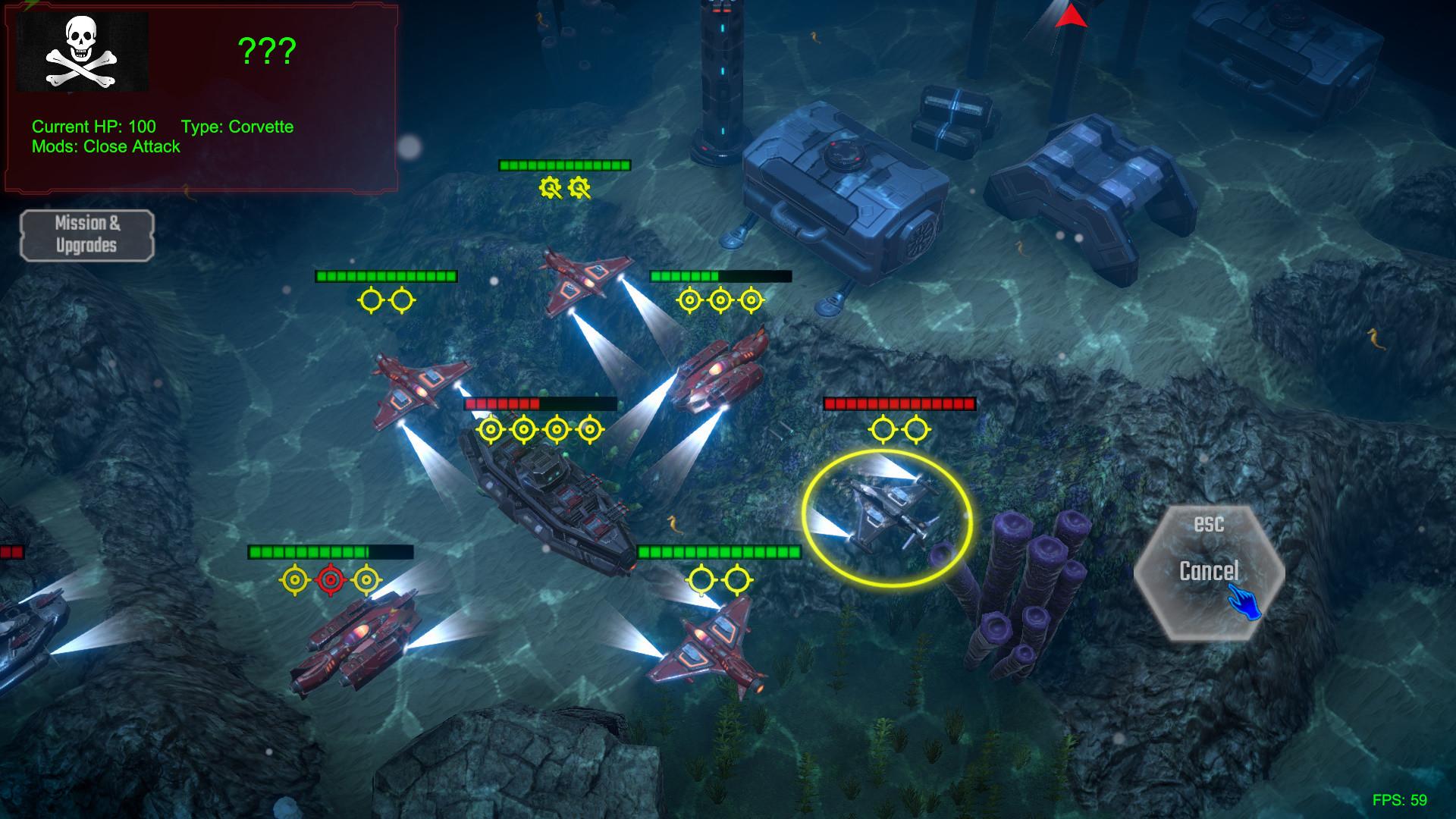Click the middle crosshair icon above the red submarine

point(719,299)
